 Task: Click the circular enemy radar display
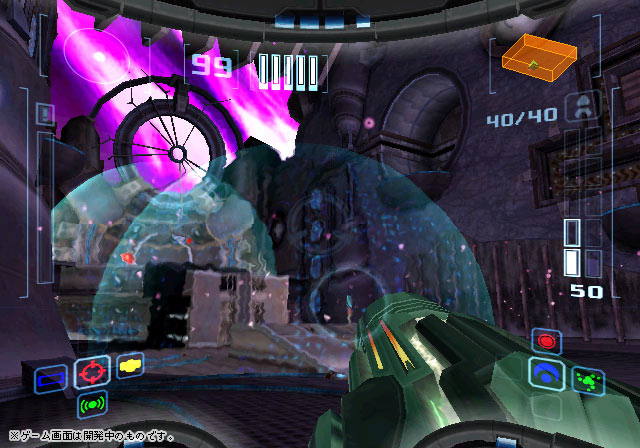point(97,55)
